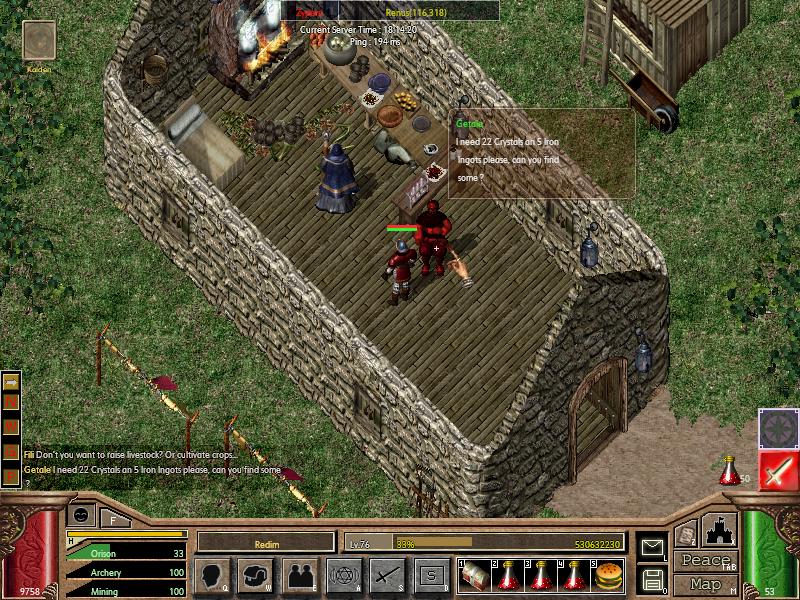Select the N chat channel button
Image resolution: width=800 pixels, height=600 pixels.
[x=12, y=401]
